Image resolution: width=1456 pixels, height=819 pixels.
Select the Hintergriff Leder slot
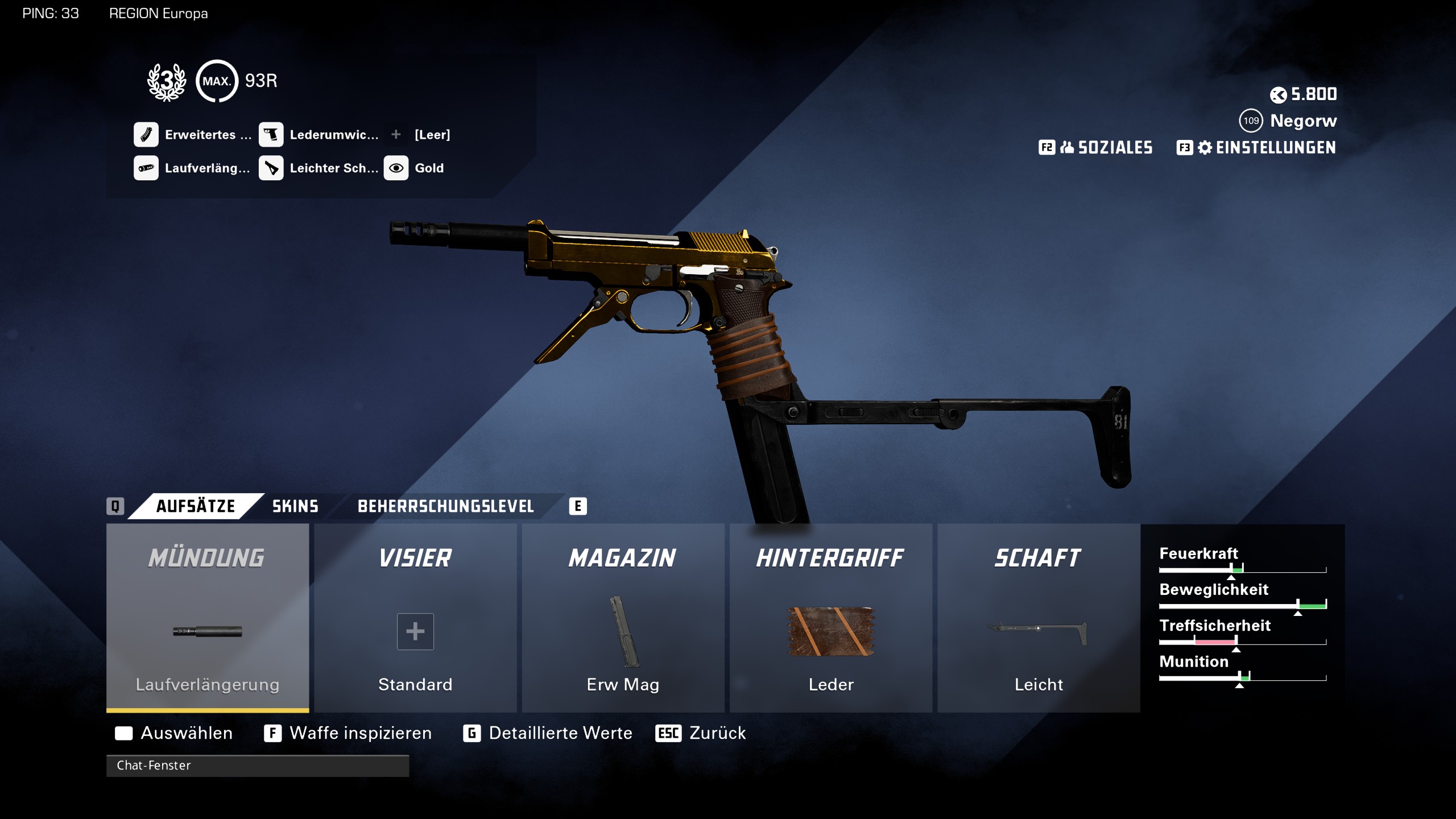830,618
